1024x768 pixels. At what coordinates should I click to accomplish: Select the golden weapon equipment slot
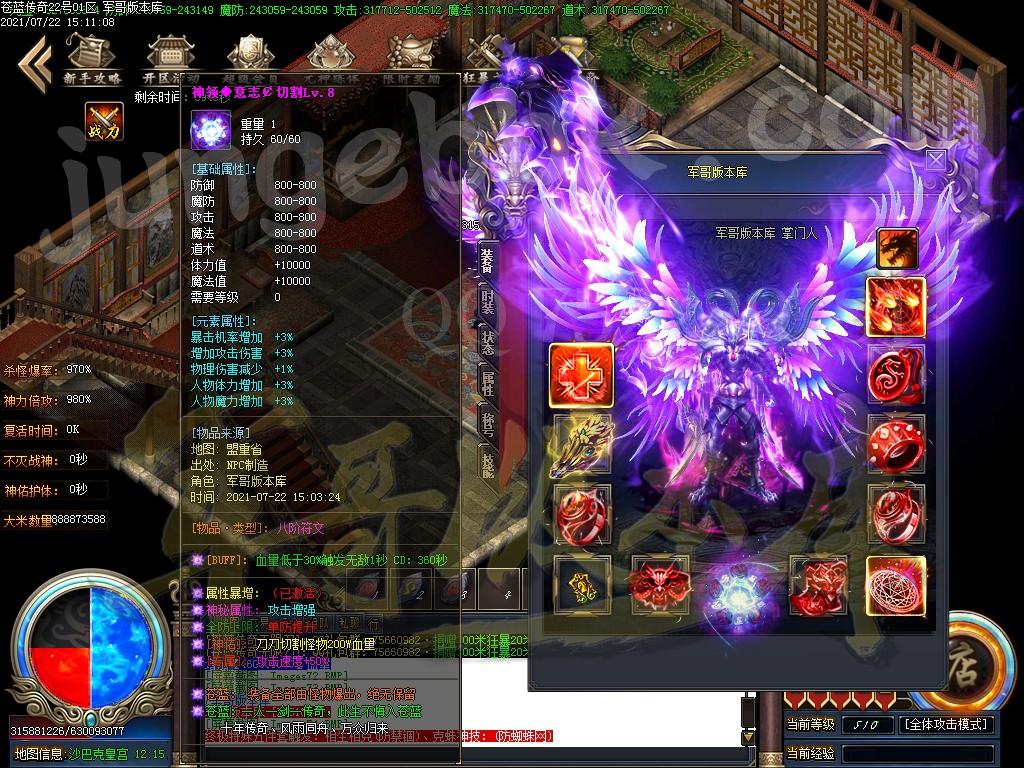pyautogui.click(x=581, y=445)
